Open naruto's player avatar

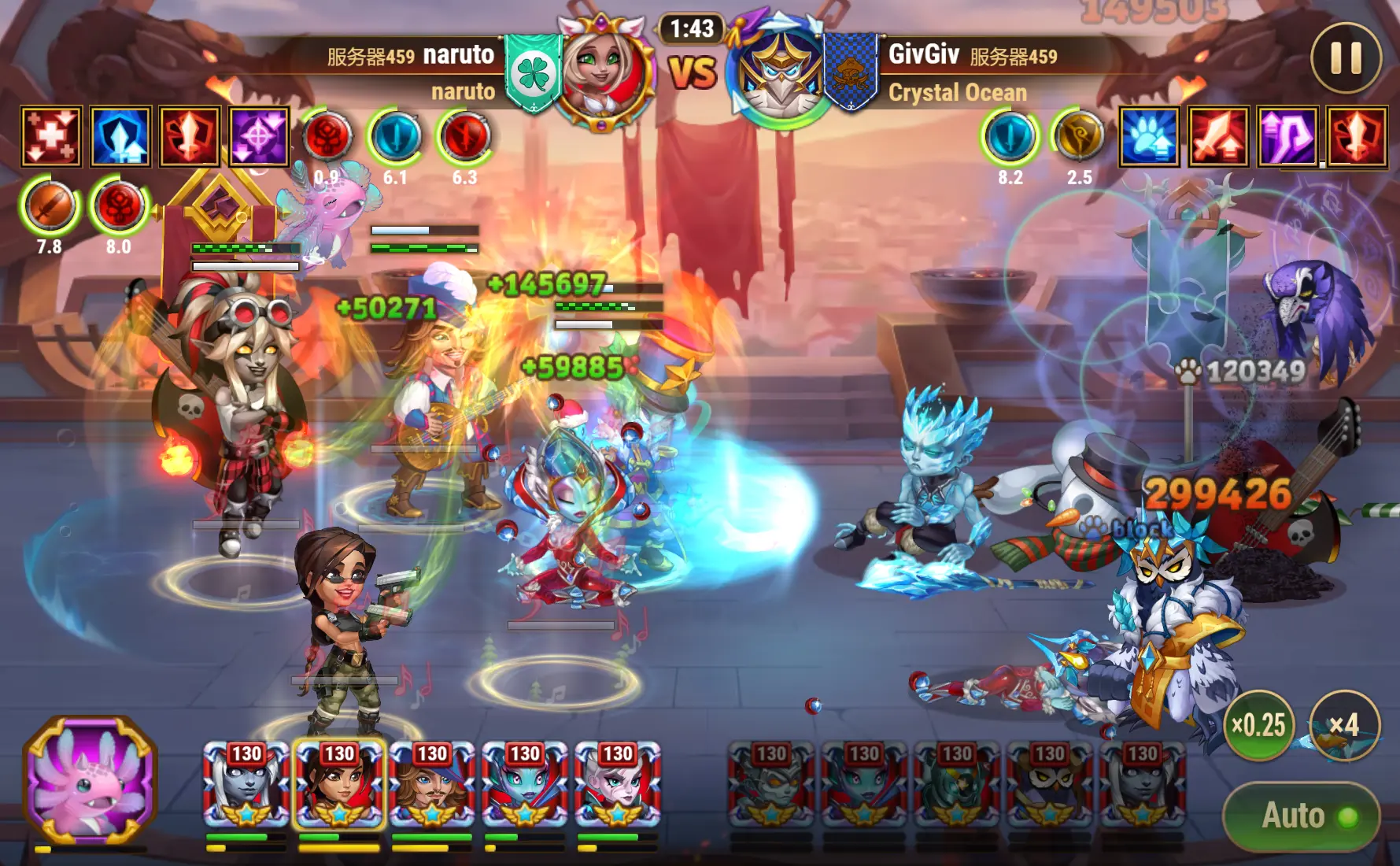pyautogui.click(x=604, y=72)
